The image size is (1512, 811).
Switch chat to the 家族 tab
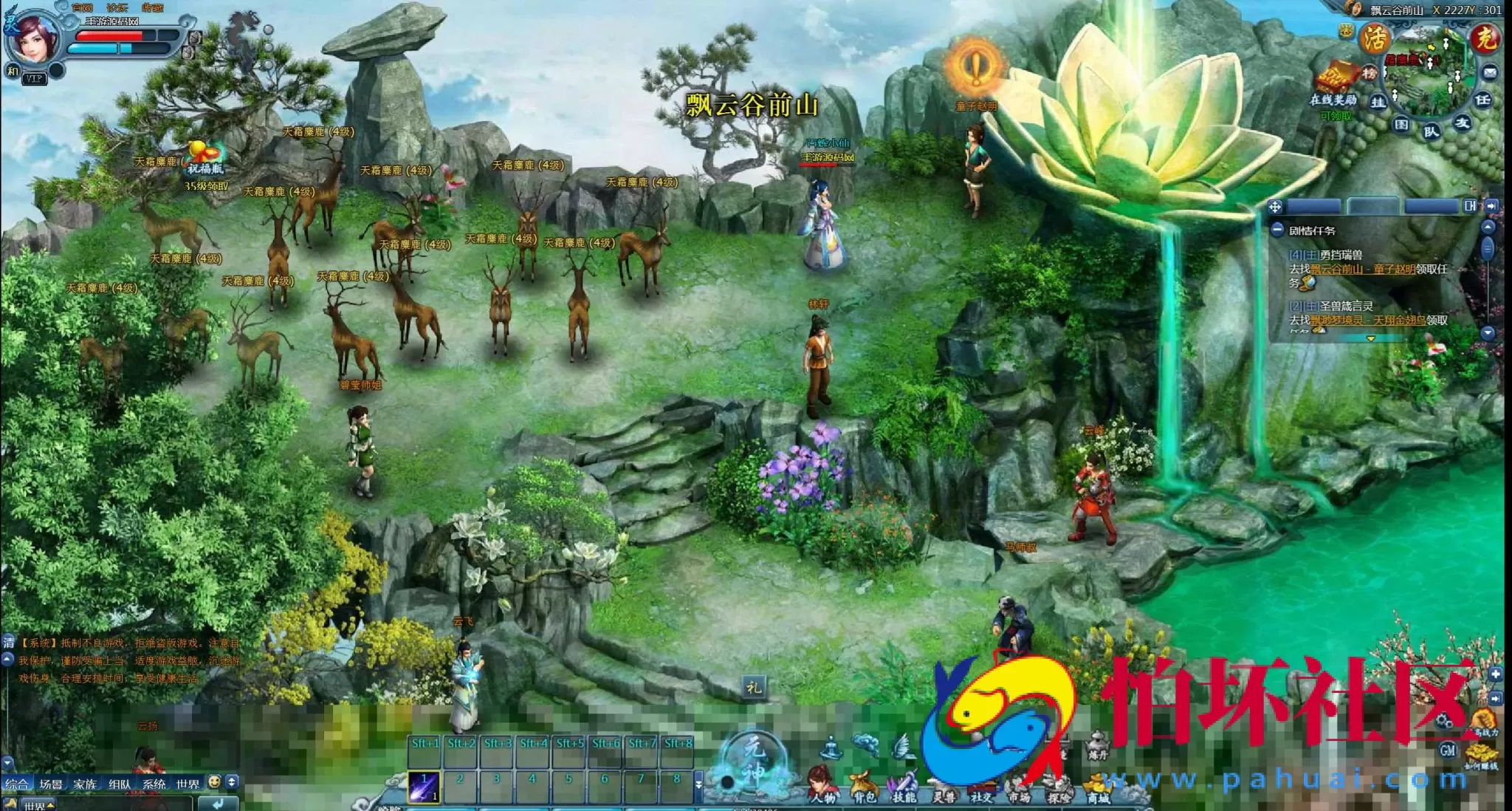click(85, 784)
